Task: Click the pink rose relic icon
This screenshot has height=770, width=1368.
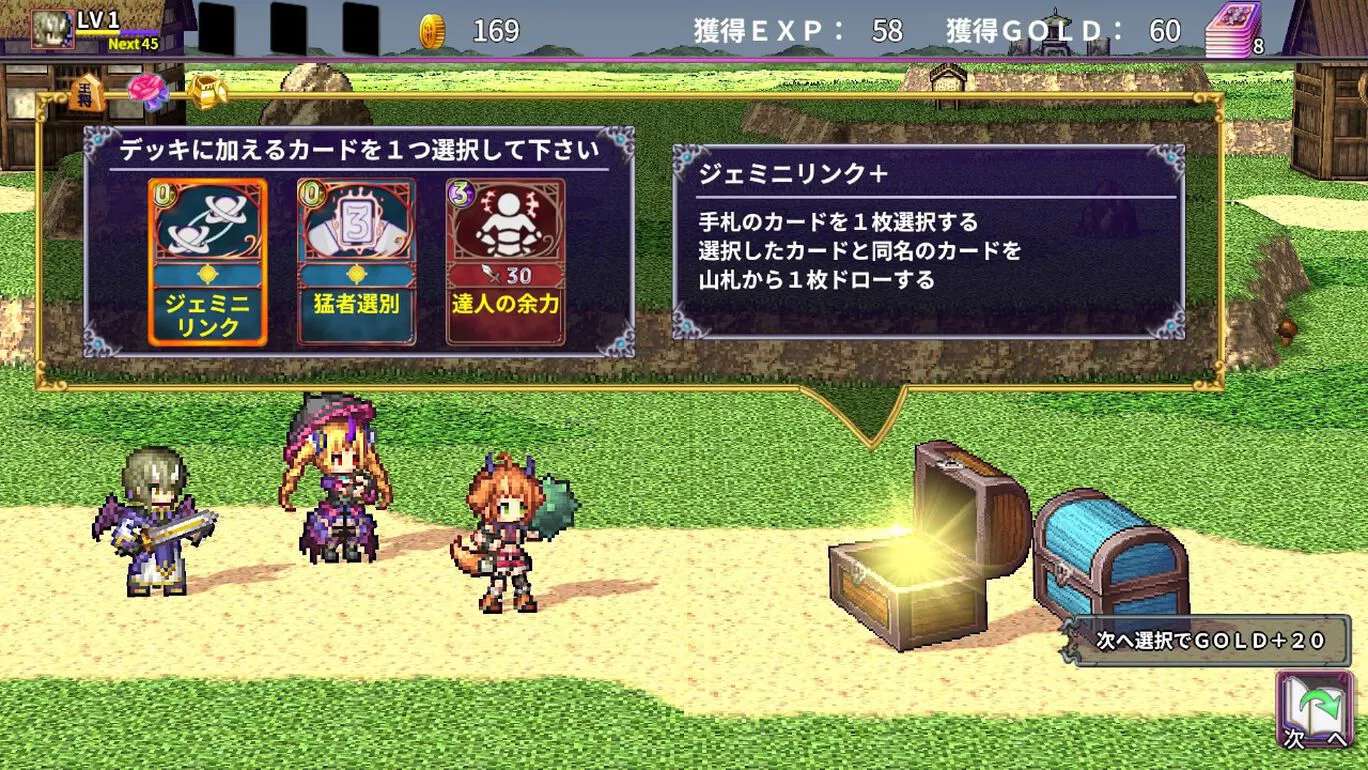Action: click(147, 88)
